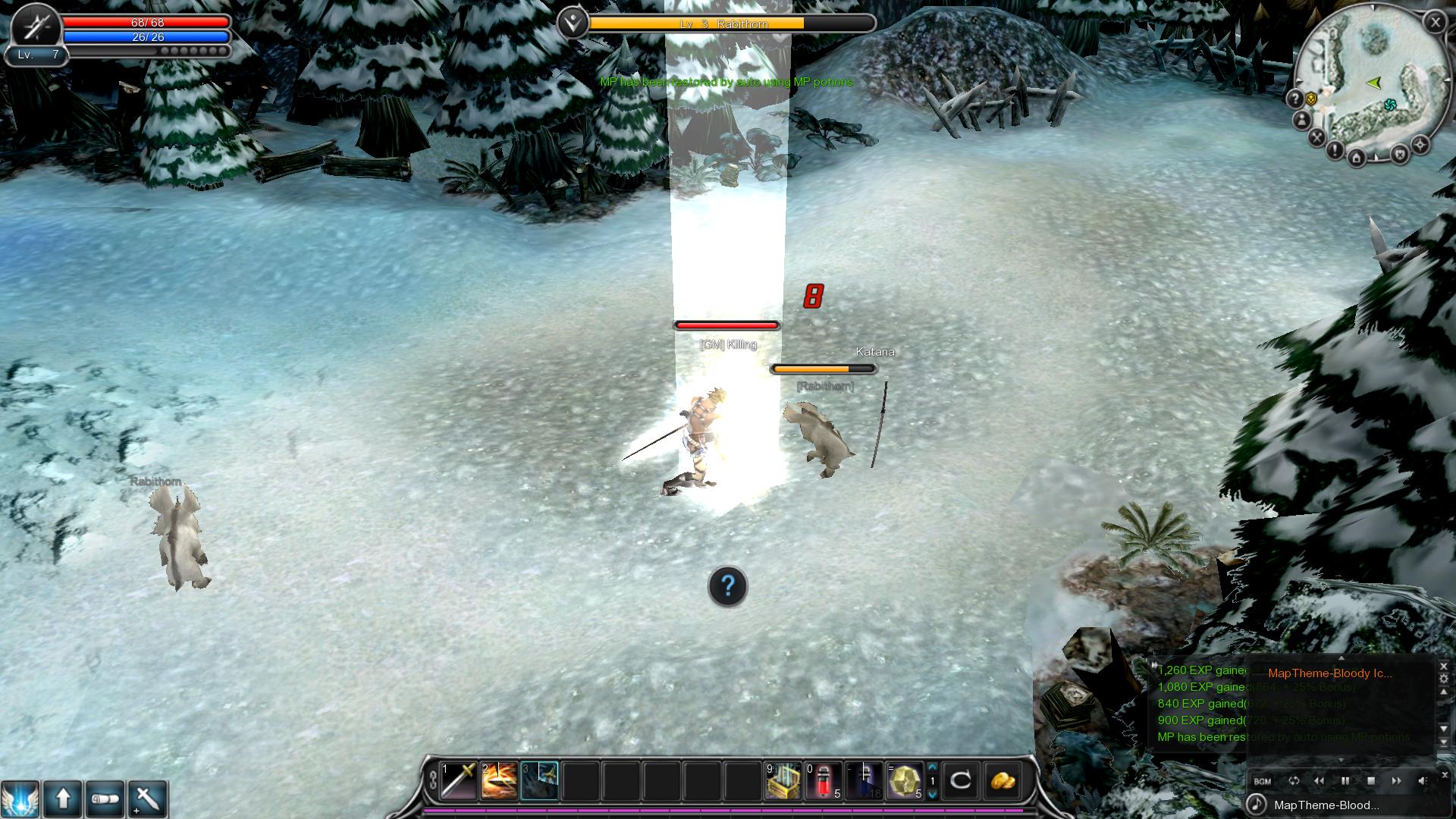
Task: Pause the background music
Action: 1345,781
